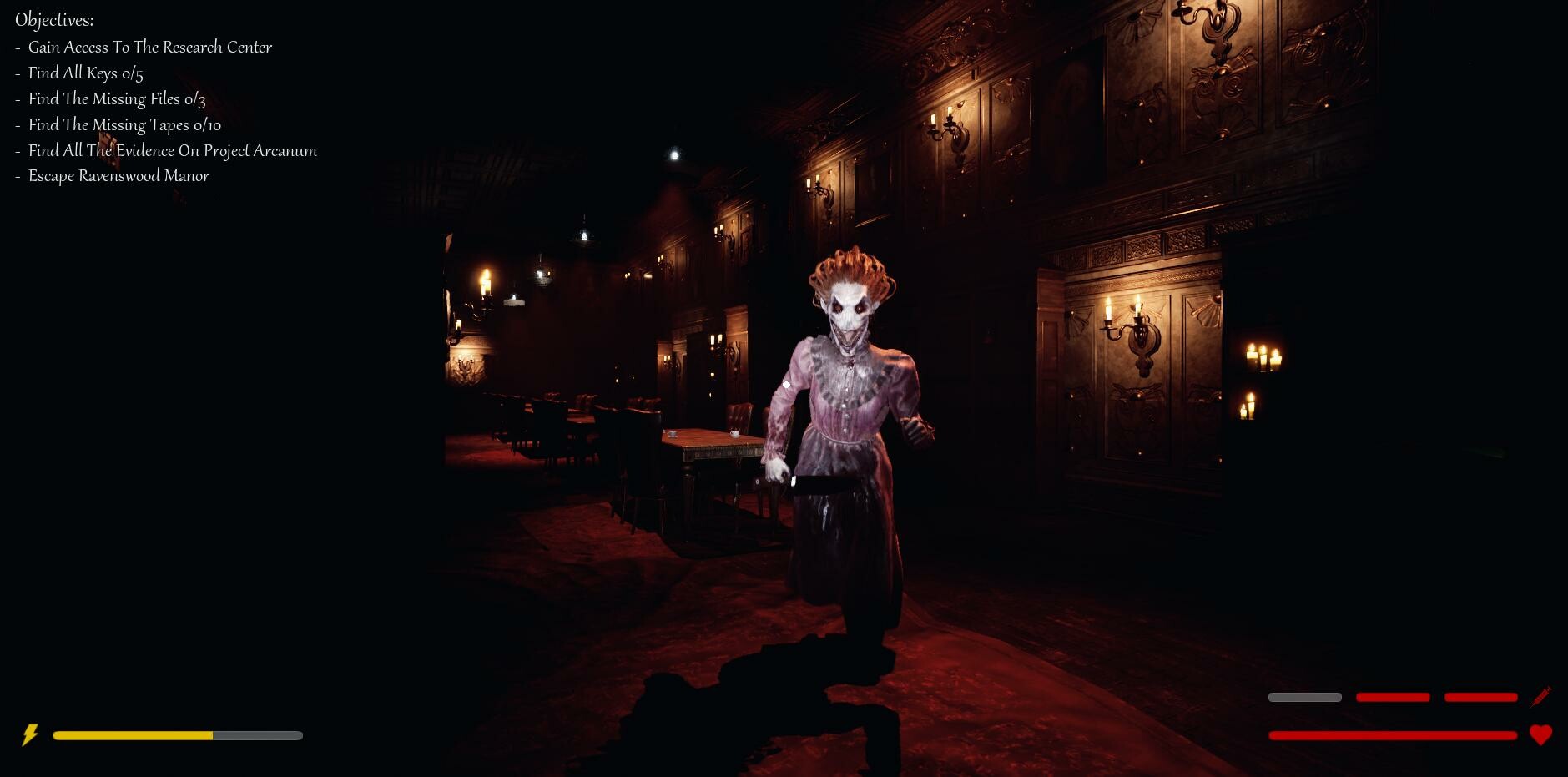Image resolution: width=1568 pixels, height=777 pixels.
Task: Click the long red health bar
Action: (1394, 736)
